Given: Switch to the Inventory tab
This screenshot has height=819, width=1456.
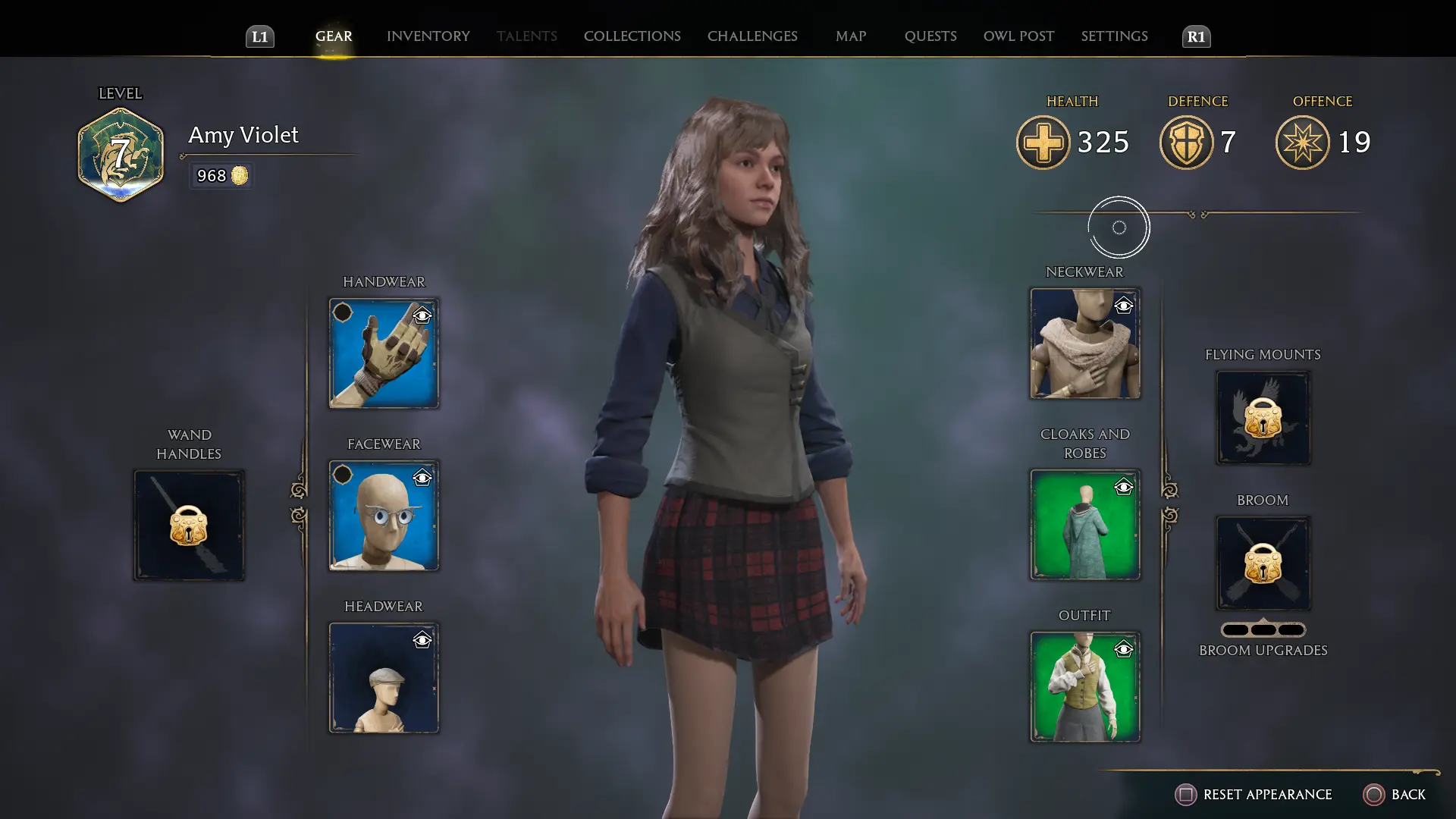Looking at the screenshot, I should pos(428,36).
